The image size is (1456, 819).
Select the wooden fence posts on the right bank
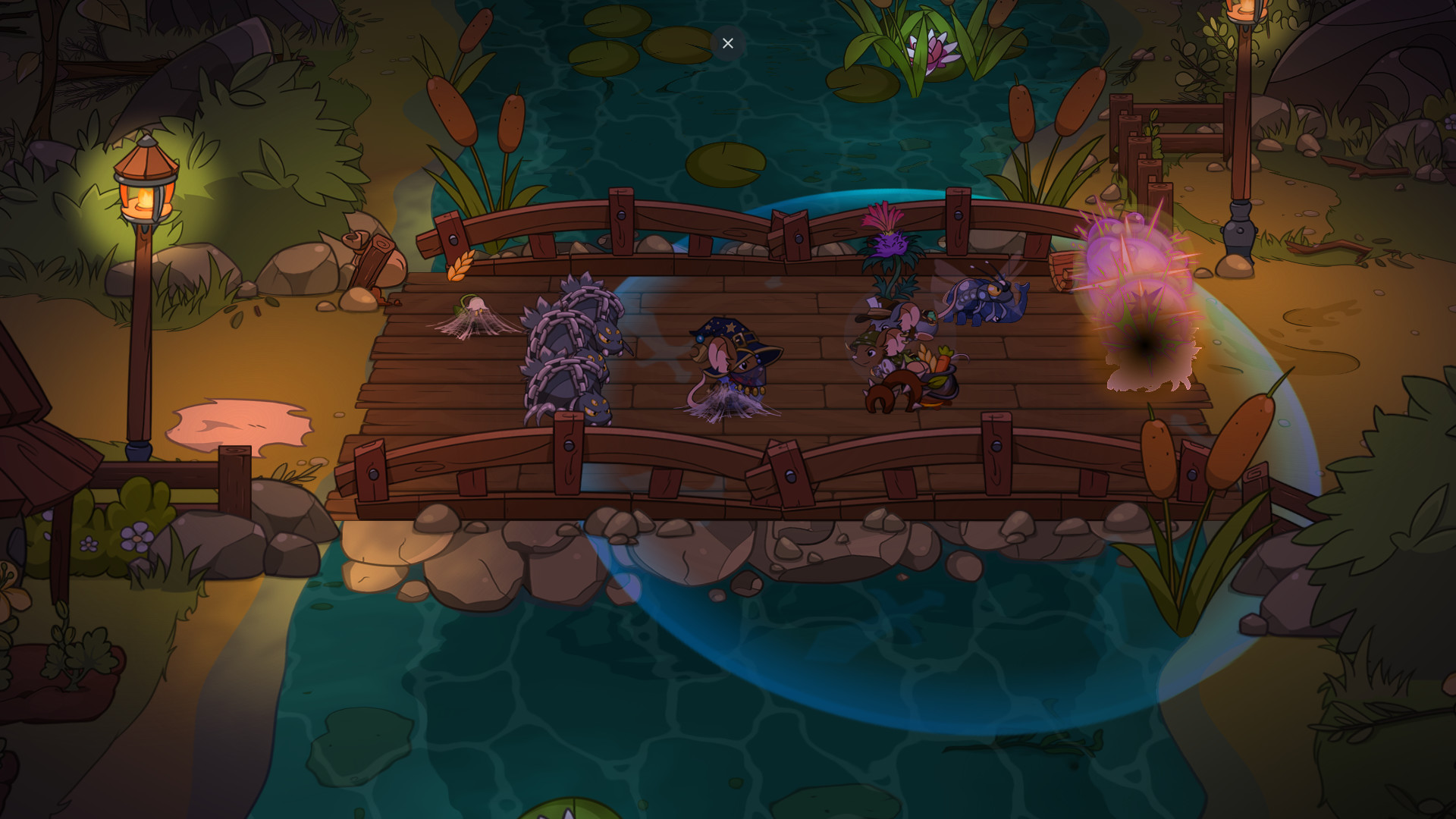coord(1130,129)
